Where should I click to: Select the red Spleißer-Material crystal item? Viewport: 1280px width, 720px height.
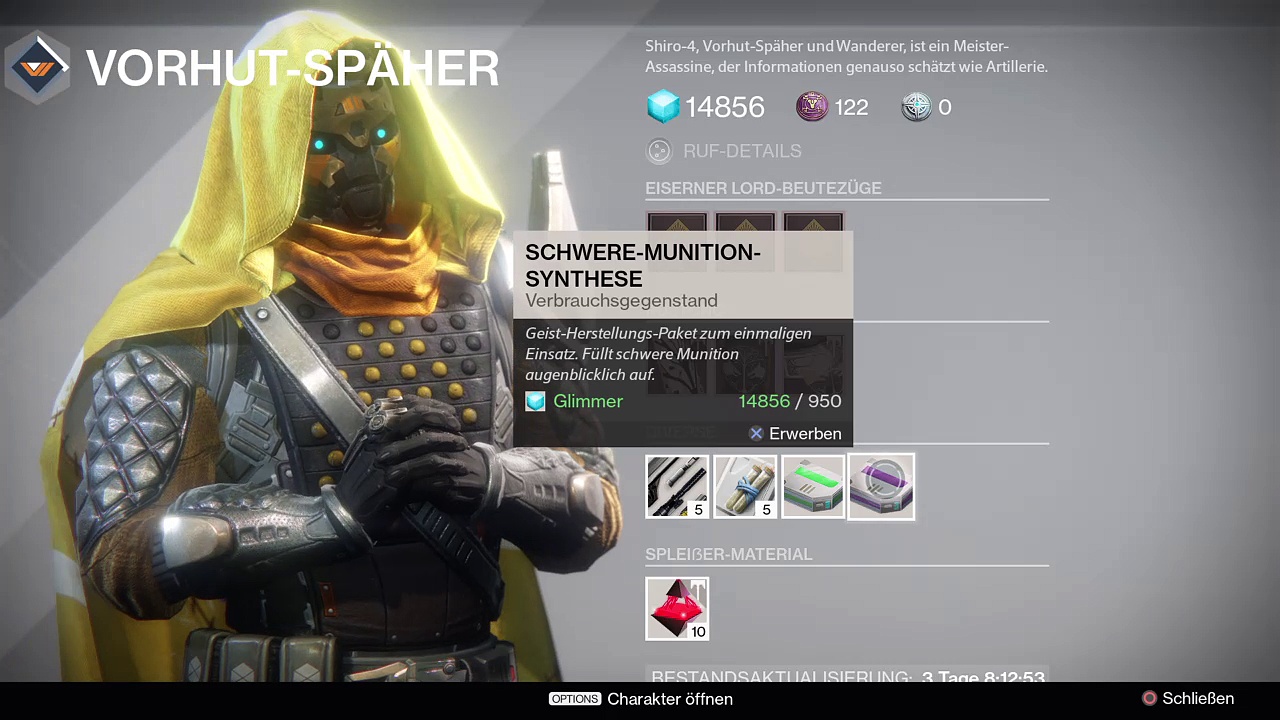click(677, 608)
